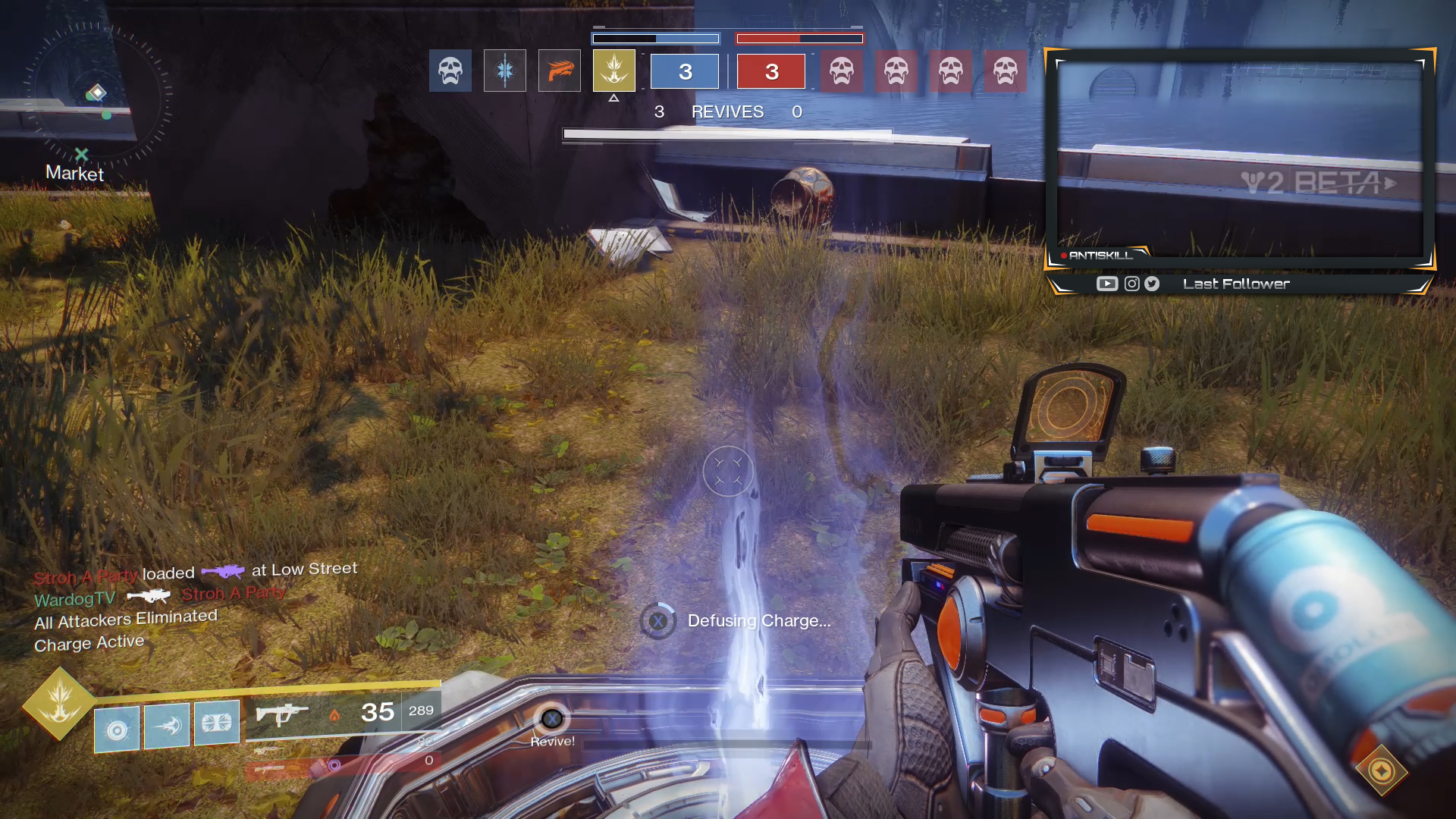Open the Instagram icon on stream overlay
The height and width of the screenshot is (819, 1456).
coord(1131,284)
